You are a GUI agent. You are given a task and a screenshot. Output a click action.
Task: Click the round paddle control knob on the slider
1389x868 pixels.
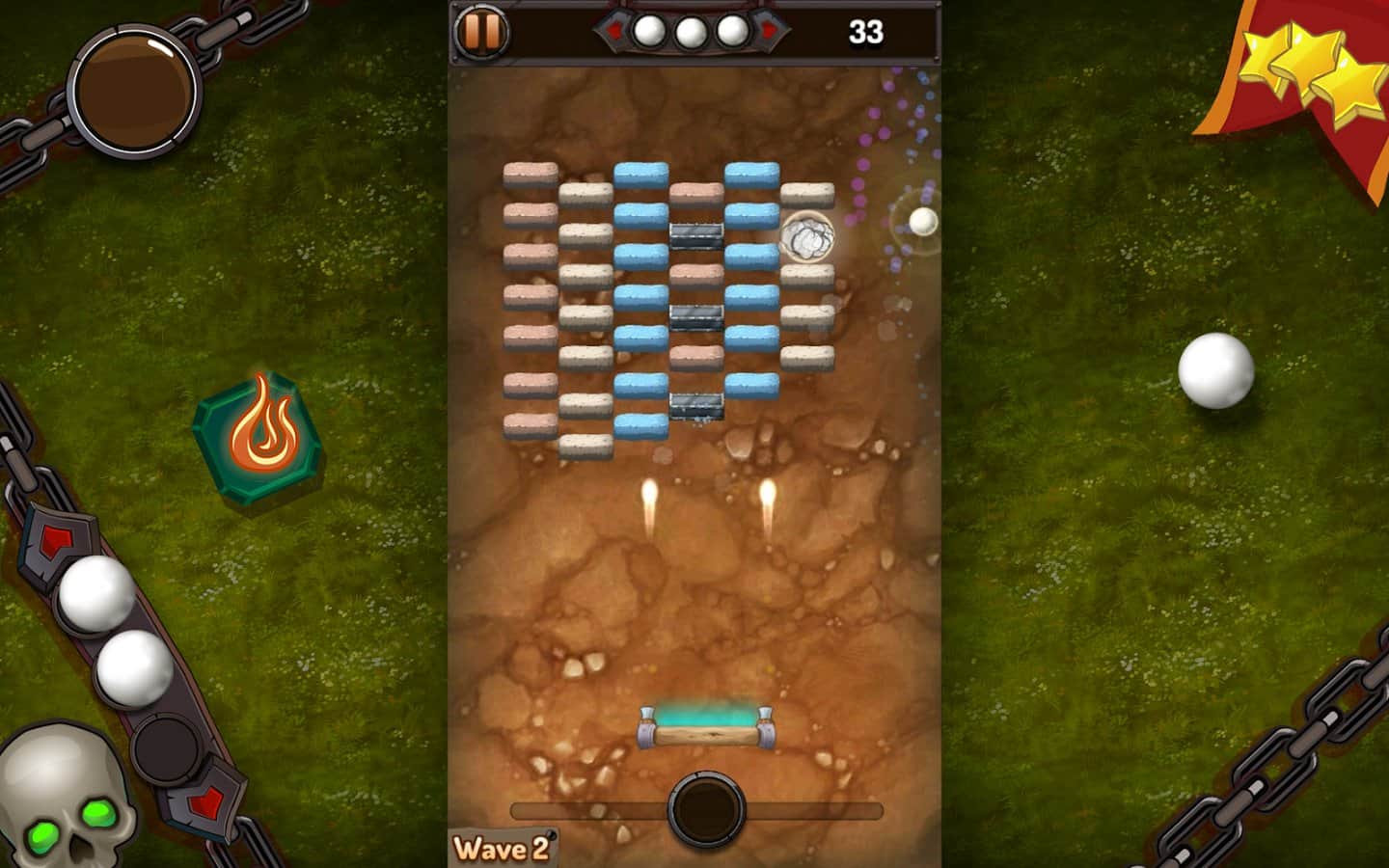coord(707,812)
